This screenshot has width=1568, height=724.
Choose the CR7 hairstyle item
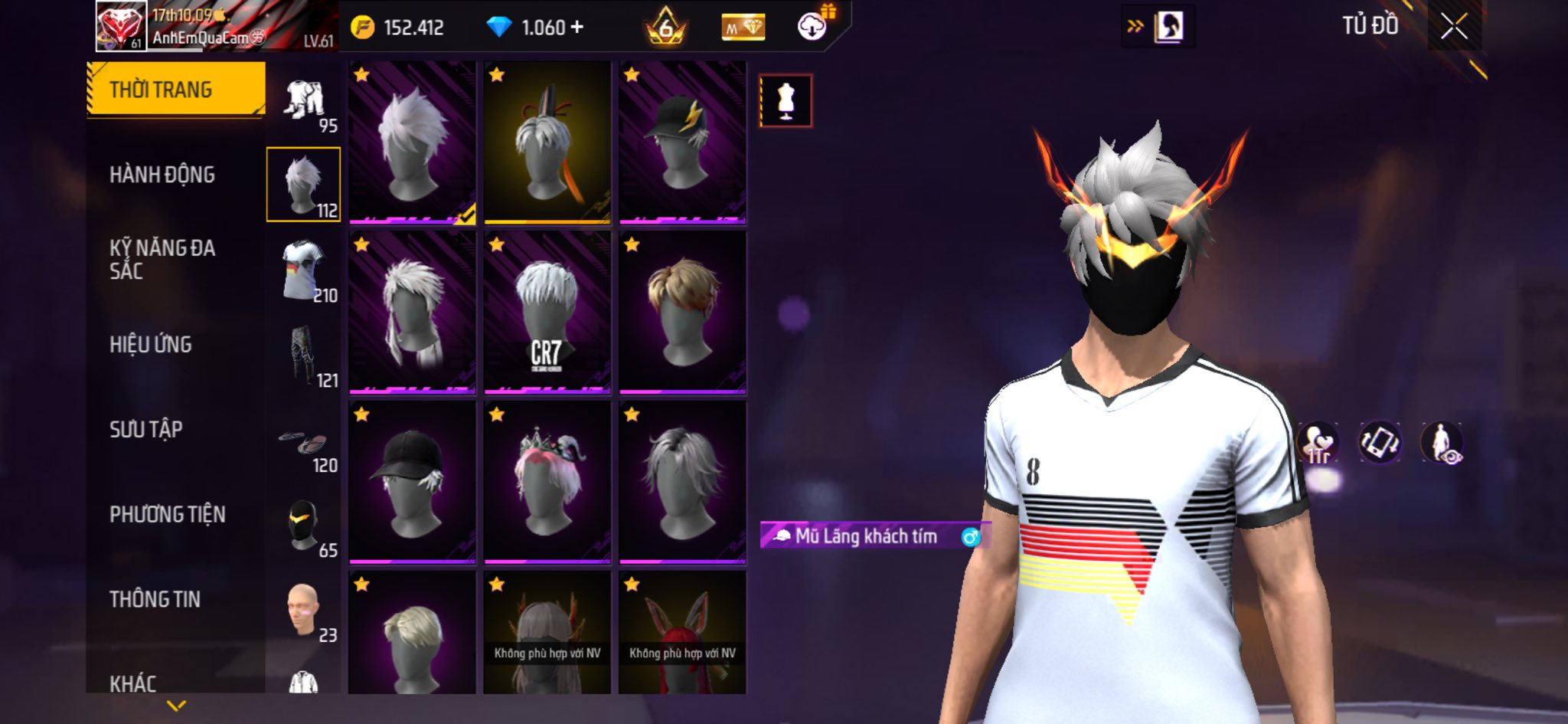pyautogui.click(x=547, y=313)
